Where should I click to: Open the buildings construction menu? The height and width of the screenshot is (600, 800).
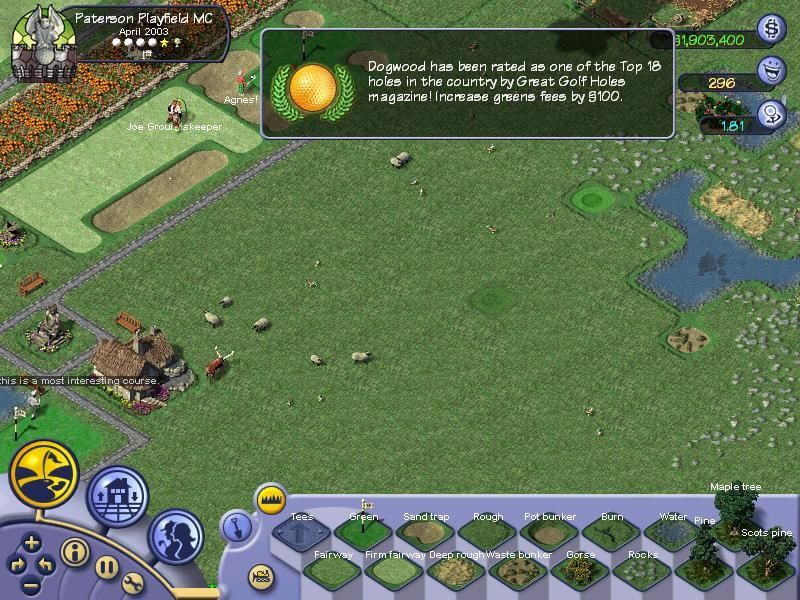(118, 496)
